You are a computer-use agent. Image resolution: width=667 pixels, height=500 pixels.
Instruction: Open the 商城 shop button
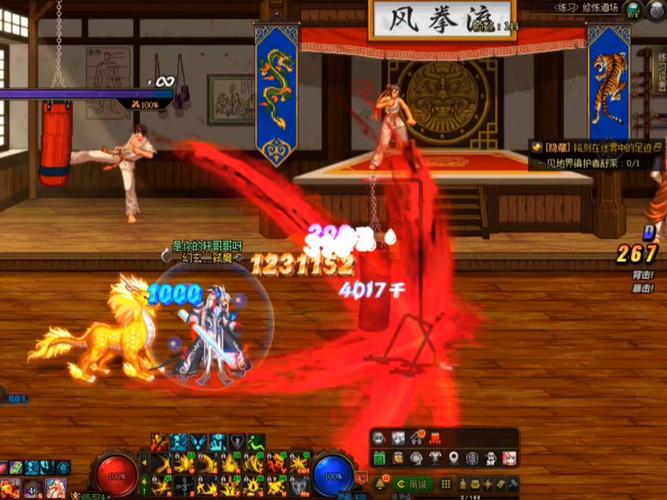413,484
